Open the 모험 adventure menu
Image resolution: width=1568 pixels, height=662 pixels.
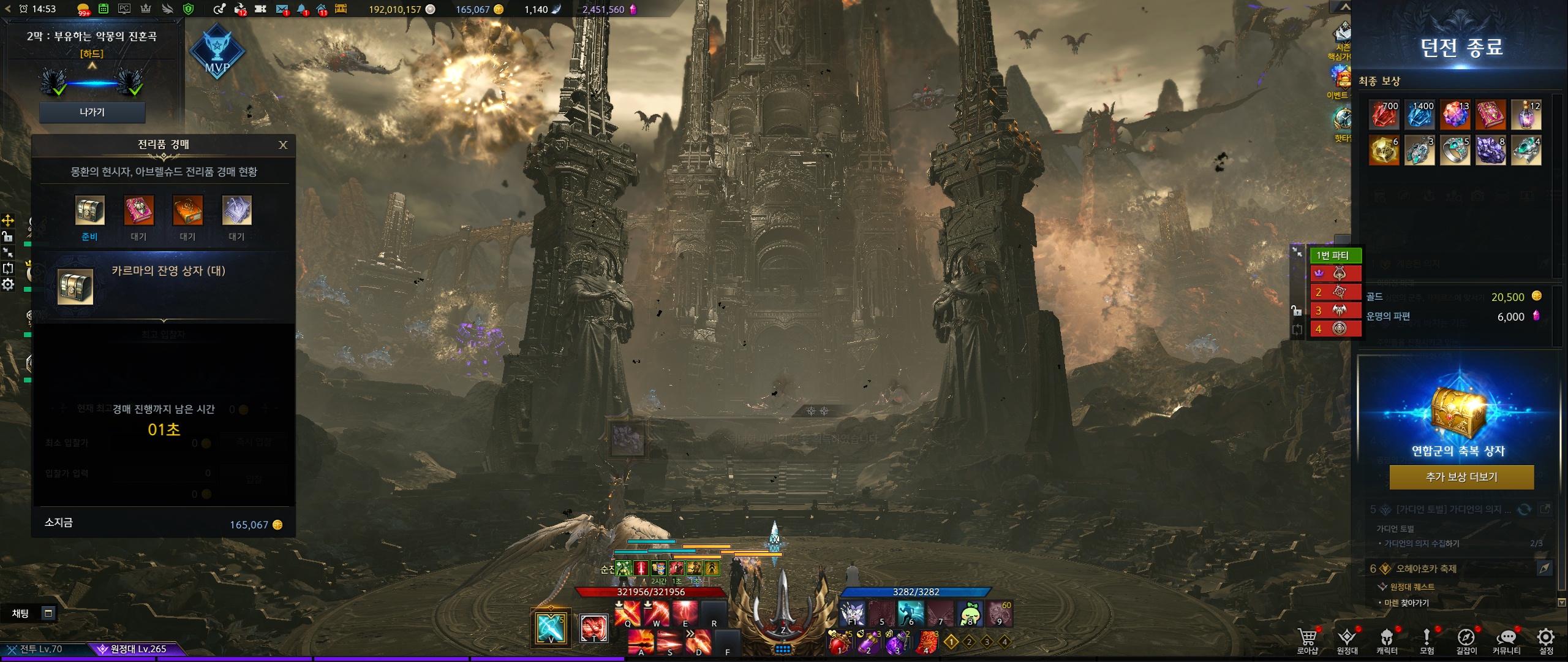[1427, 639]
